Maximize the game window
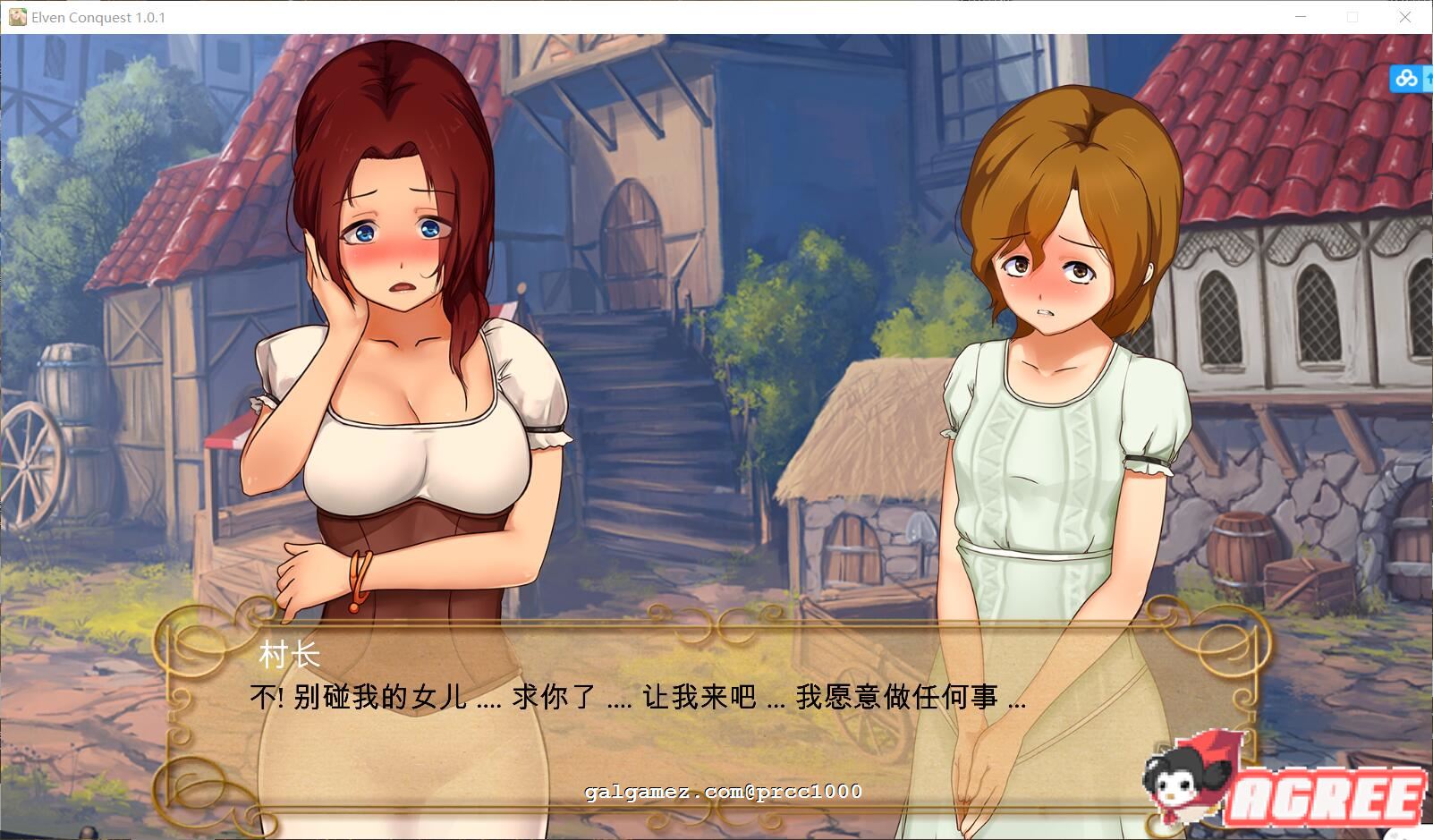The width and height of the screenshot is (1433, 840). 1353,17
